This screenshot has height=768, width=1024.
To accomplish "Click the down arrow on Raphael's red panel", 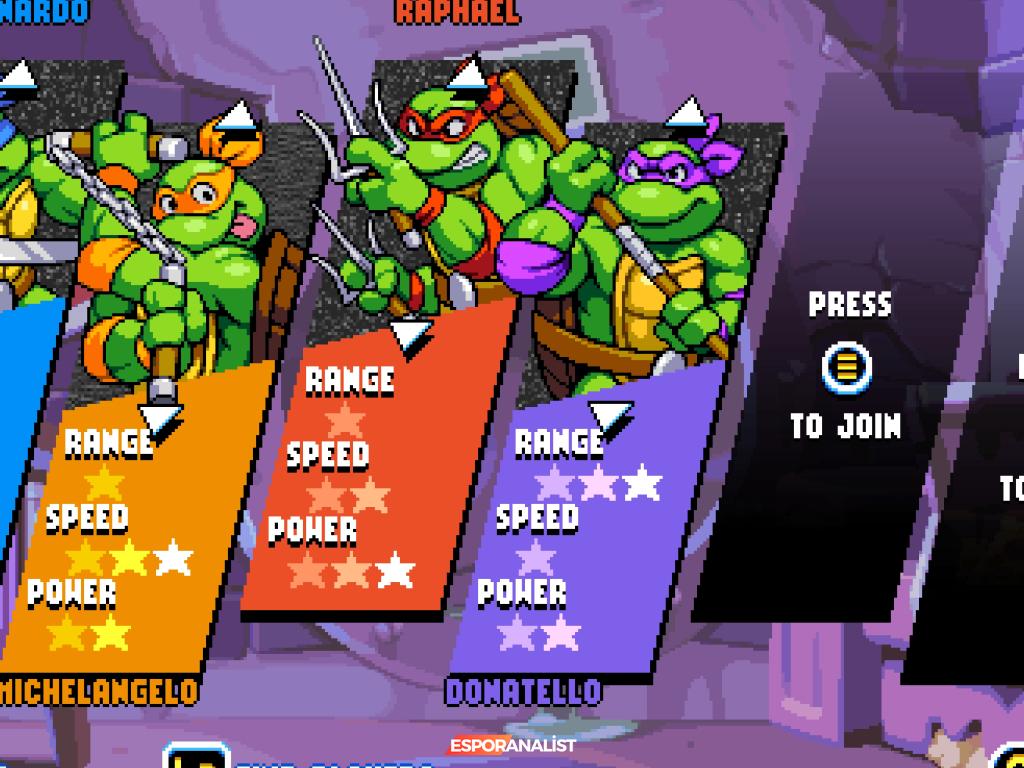I will (410, 335).
